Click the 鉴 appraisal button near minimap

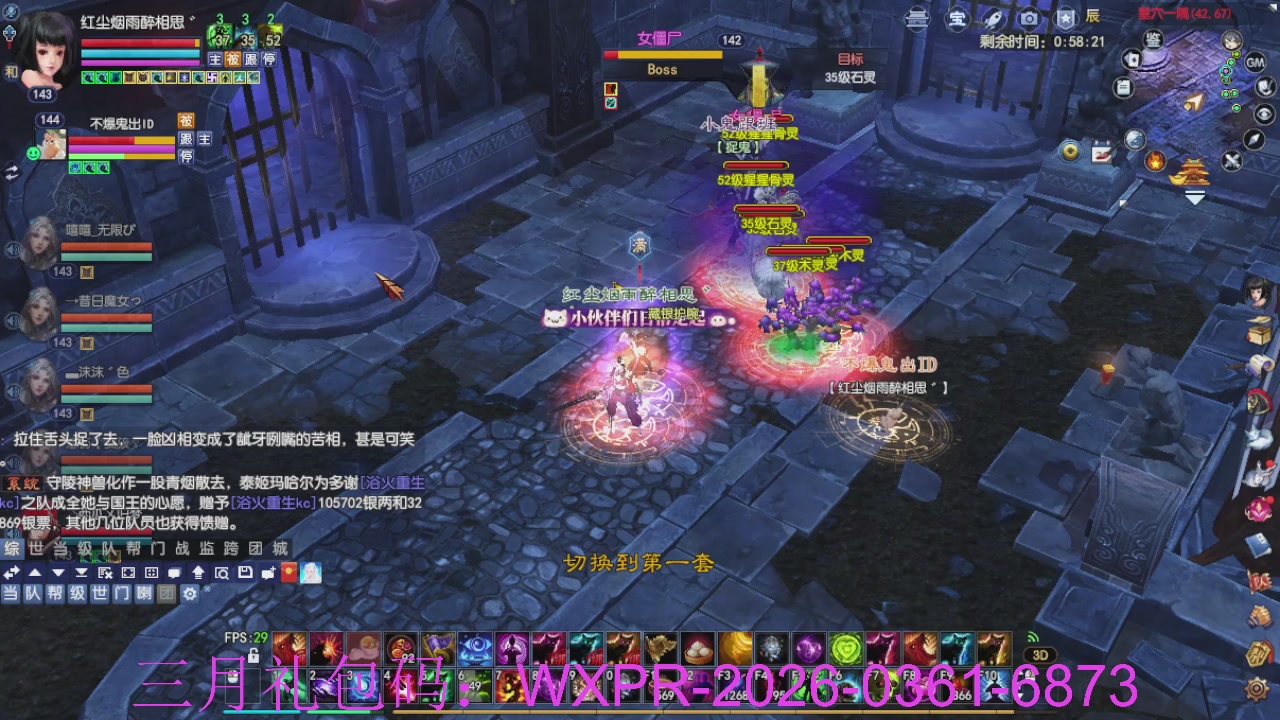coord(1153,41)
